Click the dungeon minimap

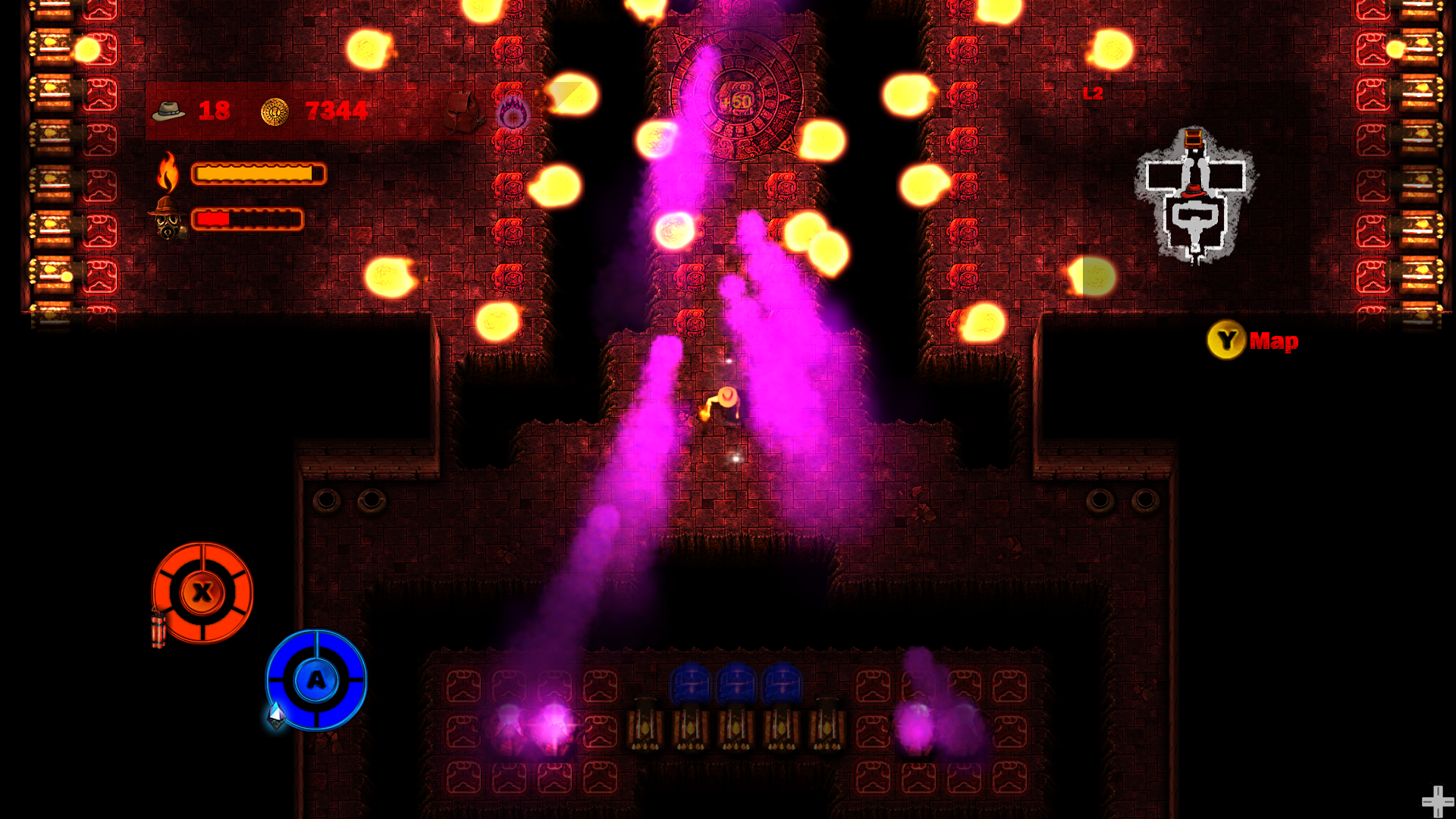click(x=1195, y=196)
